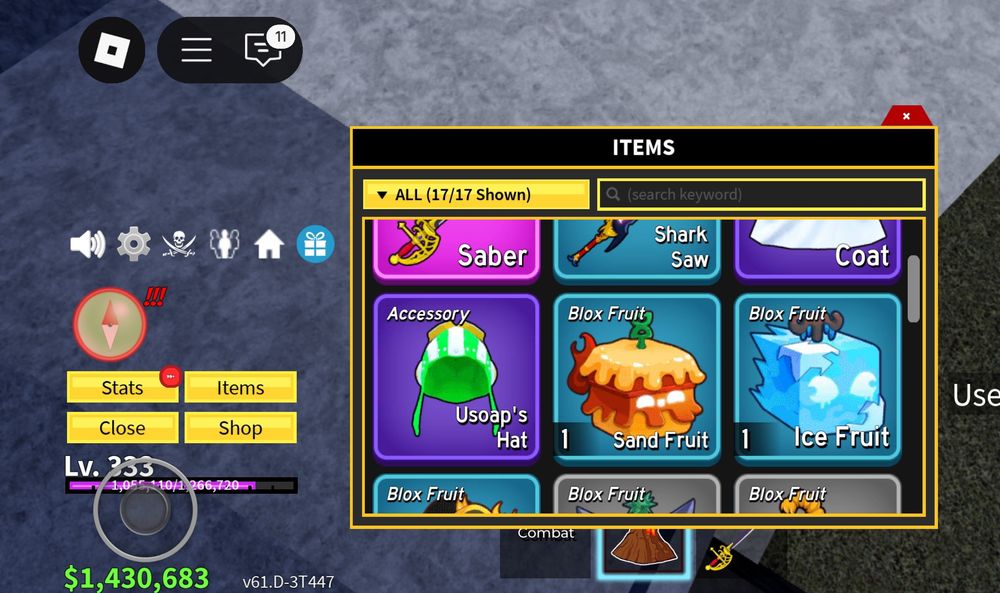Viewport: 1000px width, 593px height.
Task: Open the Stats panel
Action: [122, 388]
